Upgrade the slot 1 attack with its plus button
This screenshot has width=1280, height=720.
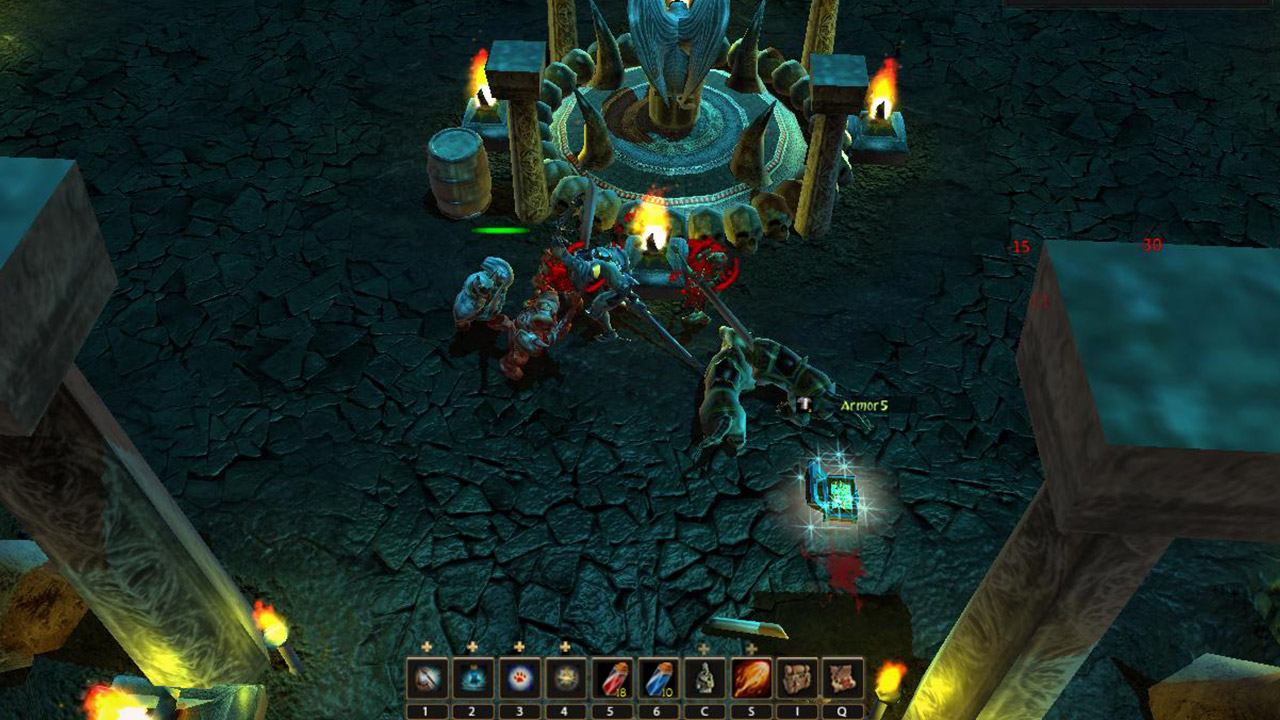[426, 646]
